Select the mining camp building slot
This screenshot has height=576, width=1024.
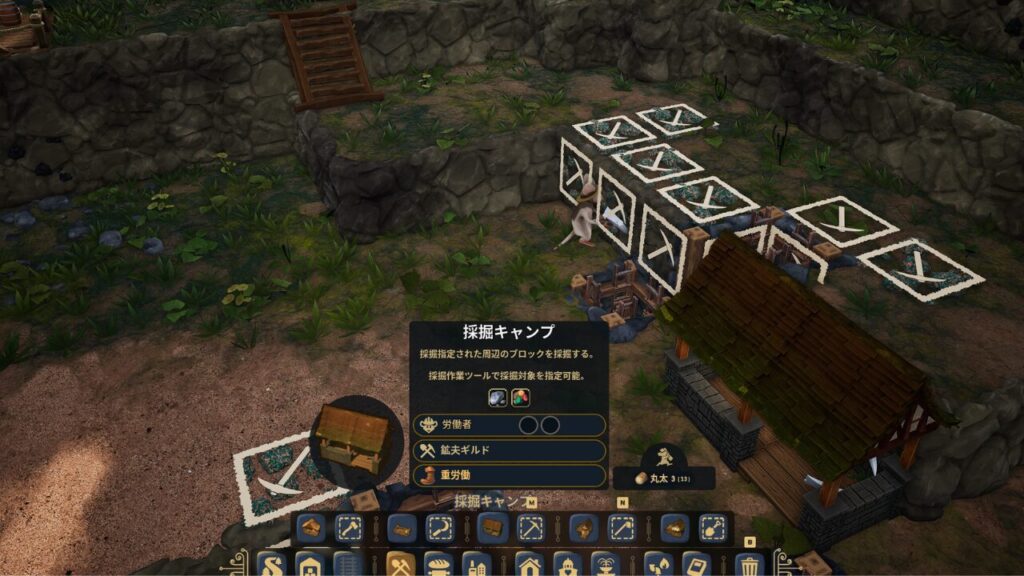pos(492,528)
